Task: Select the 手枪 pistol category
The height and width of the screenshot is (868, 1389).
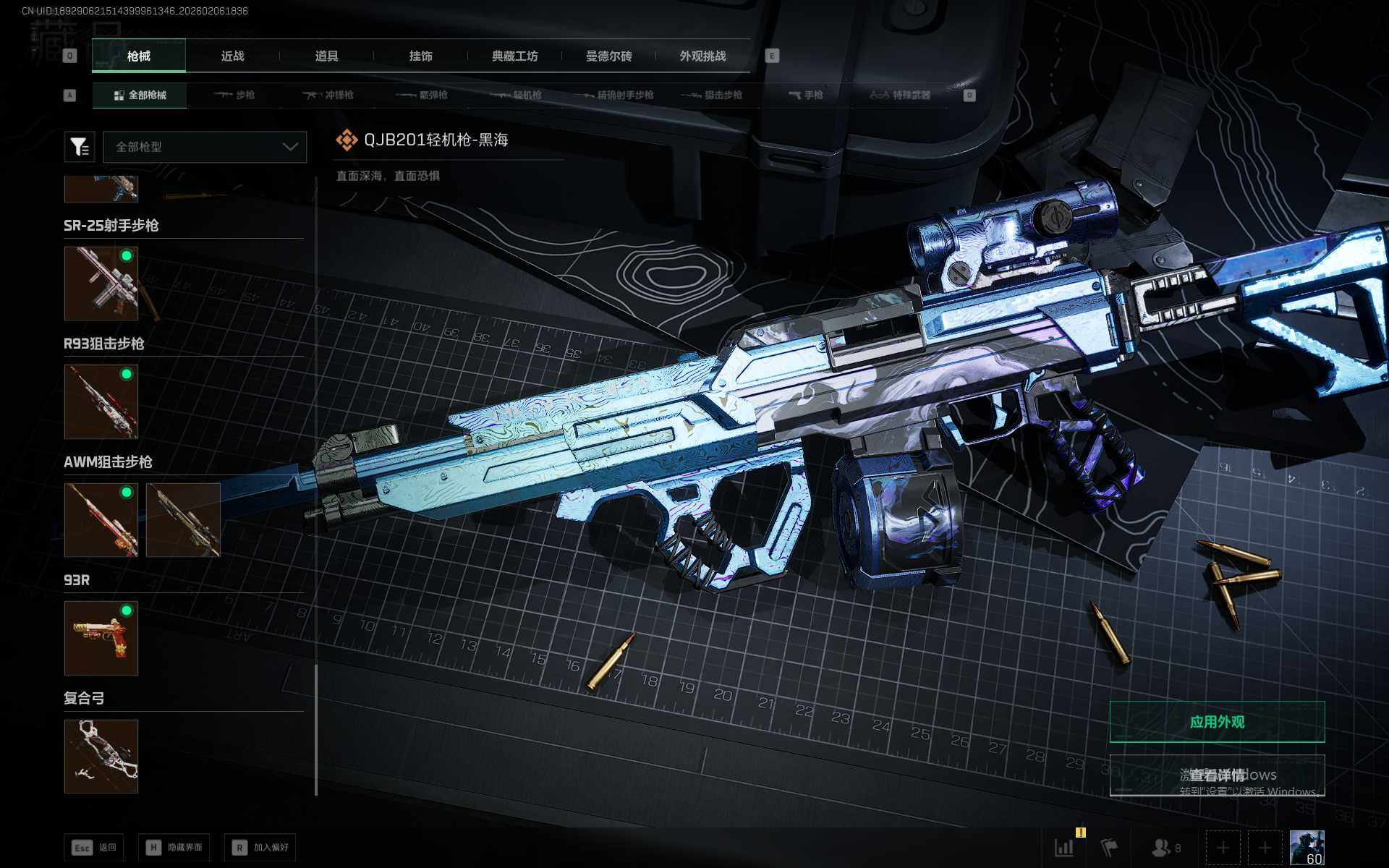Action: click(x=806, y=95)
